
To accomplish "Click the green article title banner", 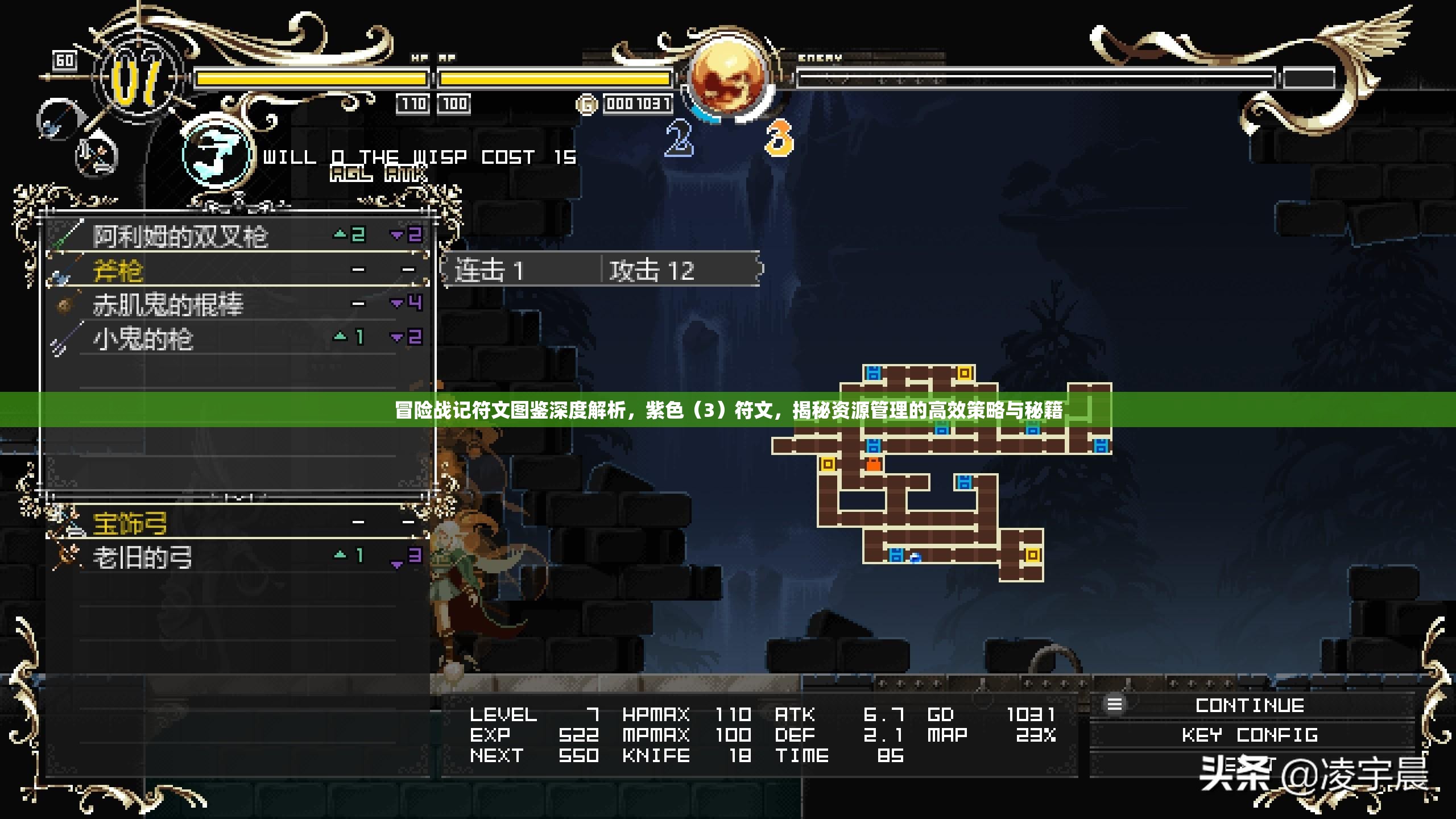I will click(728, 409).
